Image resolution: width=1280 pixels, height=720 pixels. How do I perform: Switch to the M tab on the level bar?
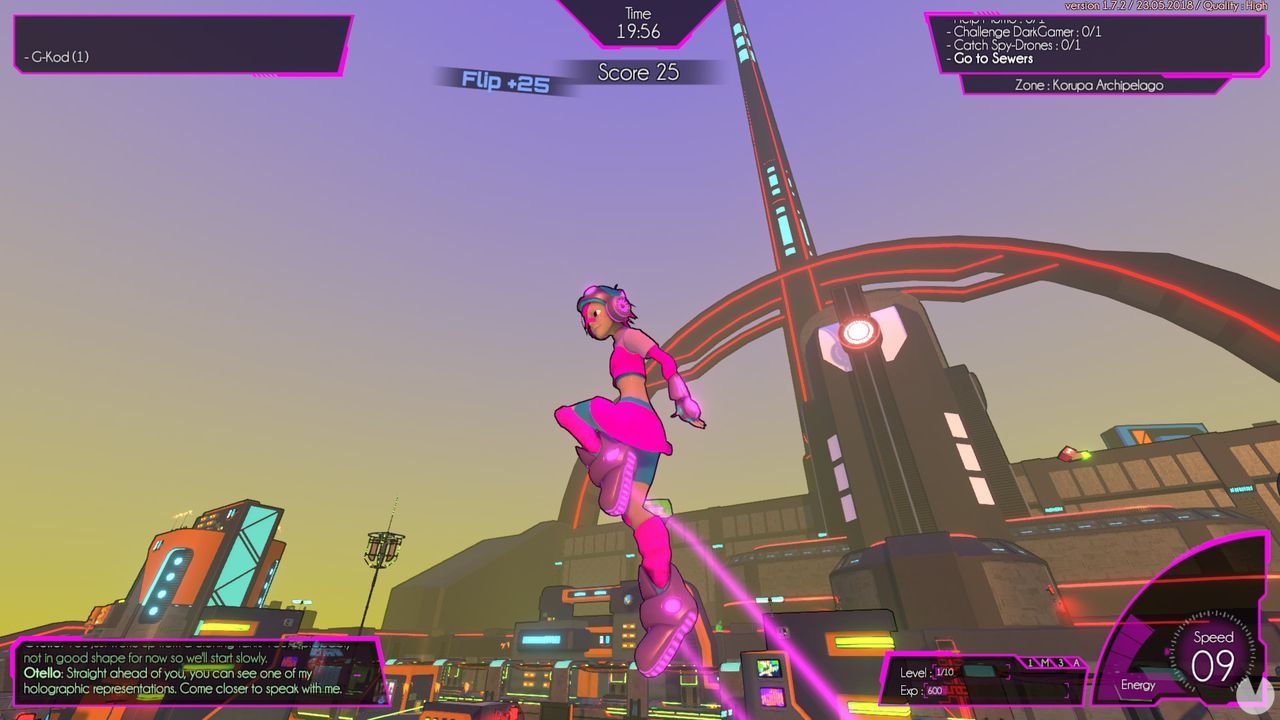(x=1047, y=663)
